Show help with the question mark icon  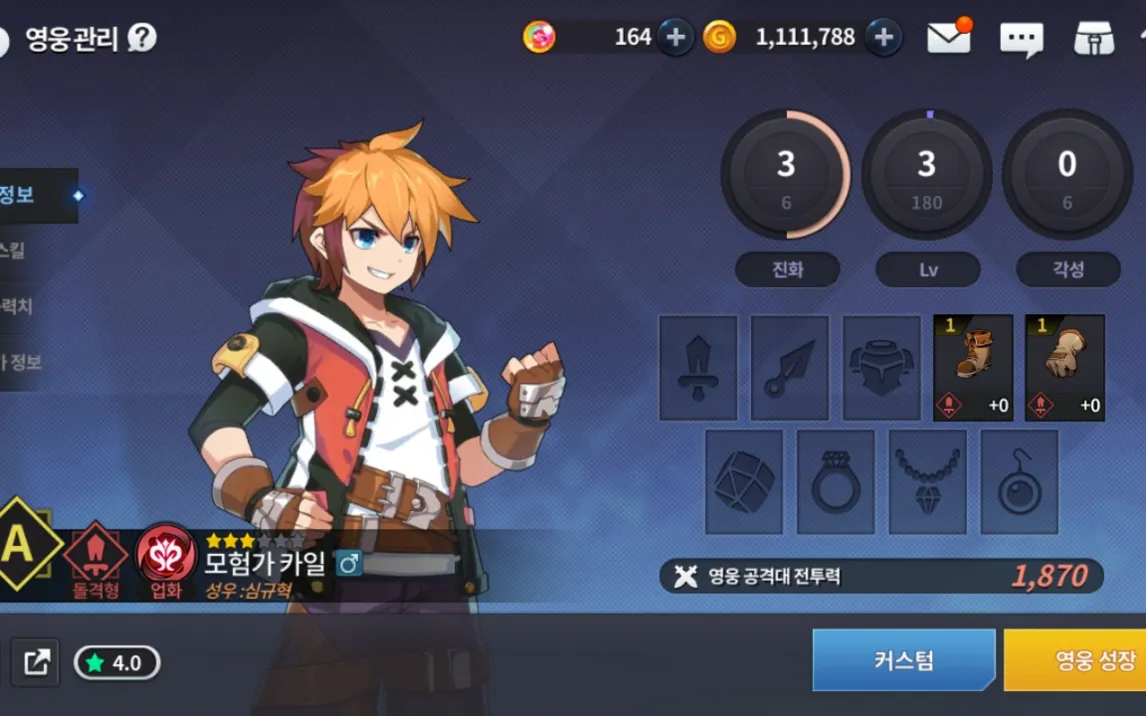[x=142, y=39]
